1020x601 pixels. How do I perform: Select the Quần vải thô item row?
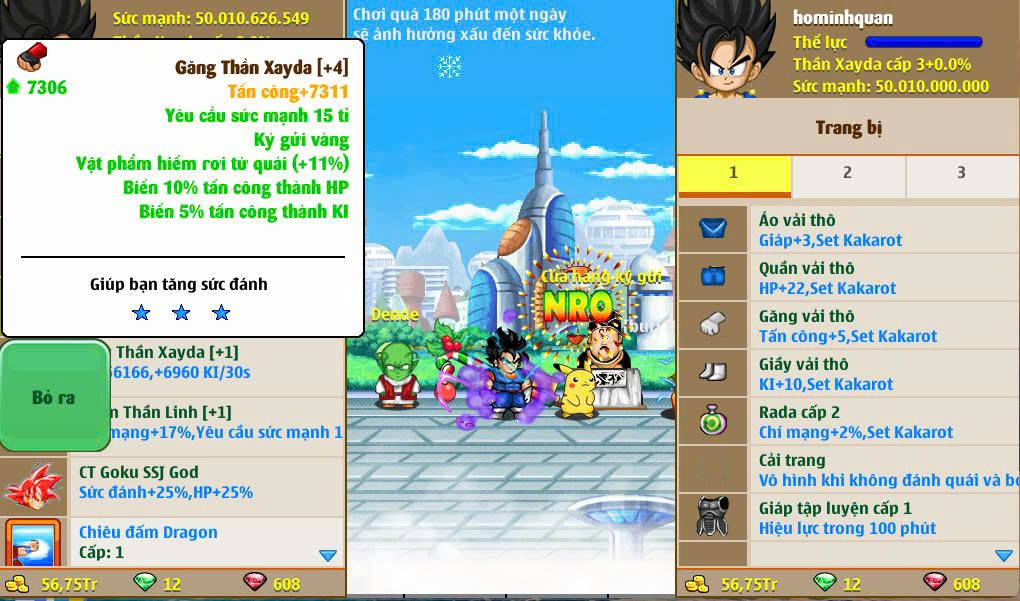point(848,278)
